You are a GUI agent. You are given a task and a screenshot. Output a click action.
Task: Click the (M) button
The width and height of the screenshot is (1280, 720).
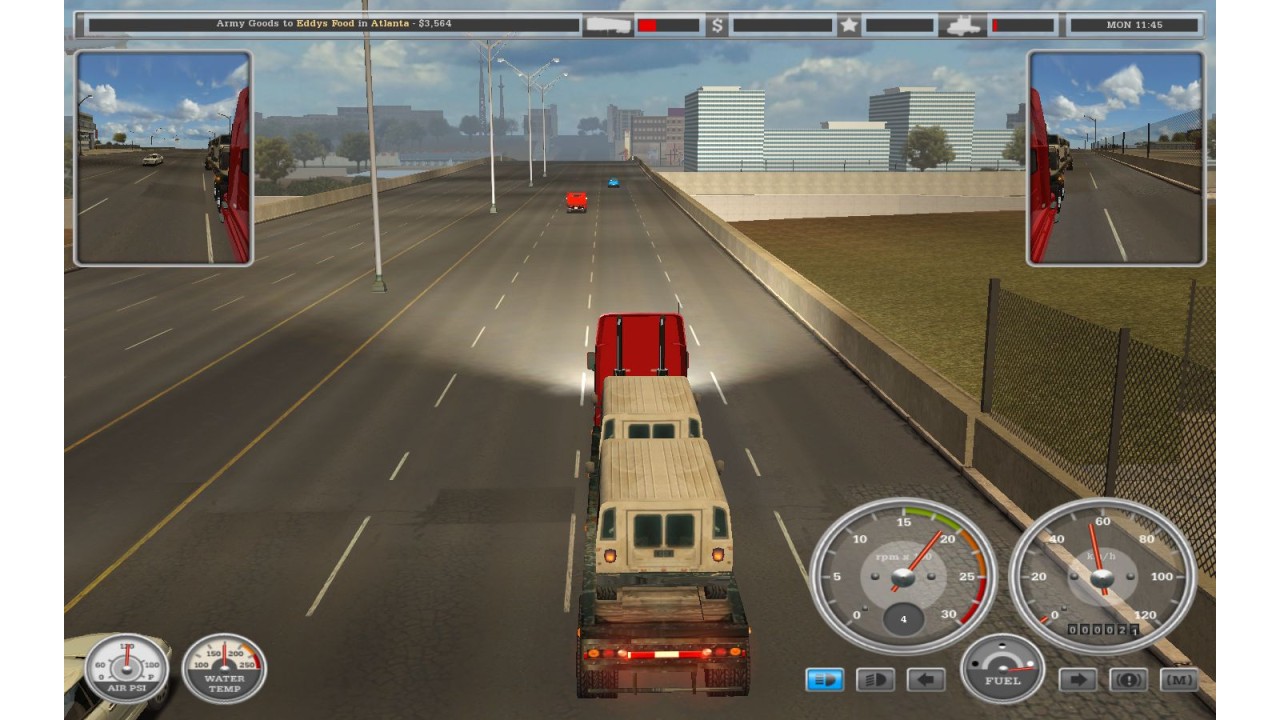[x=1179, y=680]
